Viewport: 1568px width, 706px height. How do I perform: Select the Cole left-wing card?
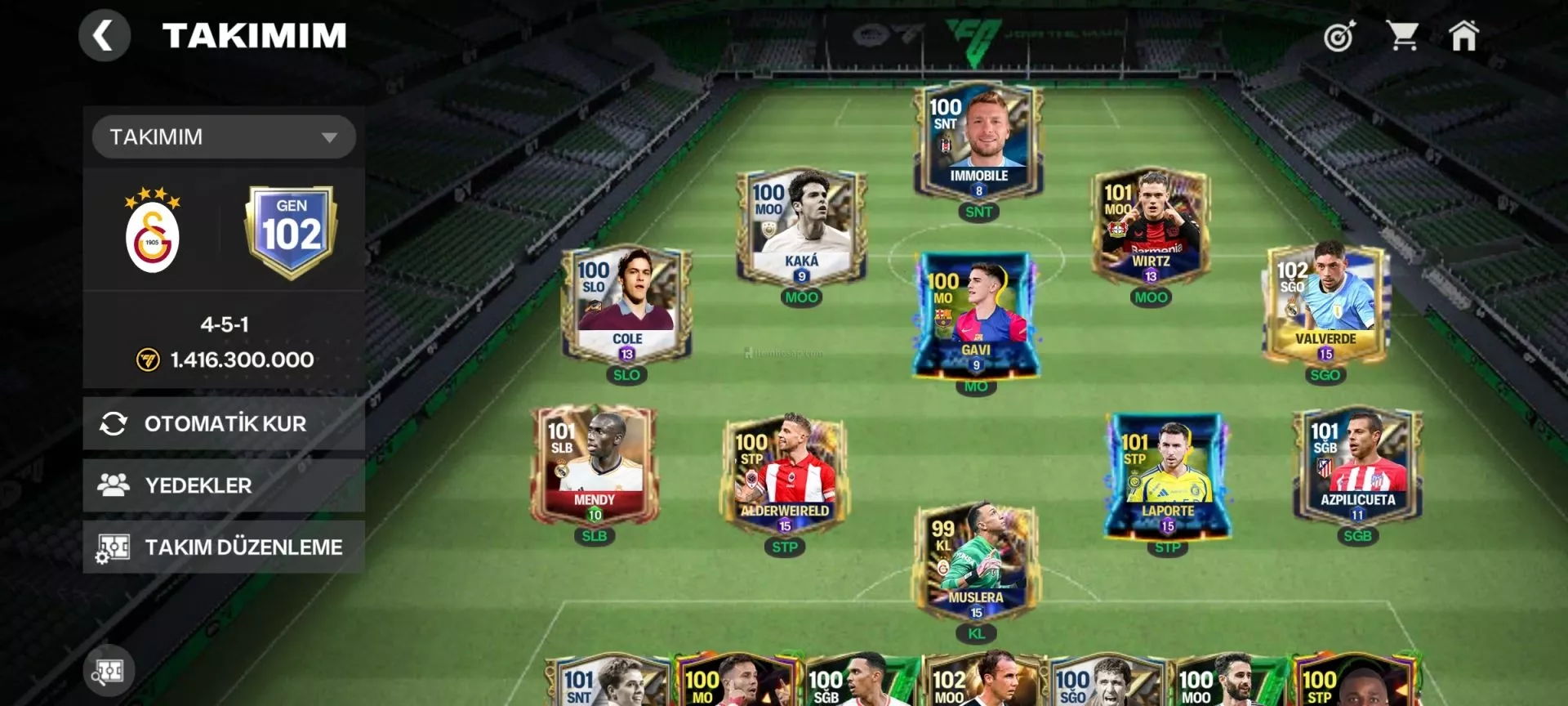626,305
